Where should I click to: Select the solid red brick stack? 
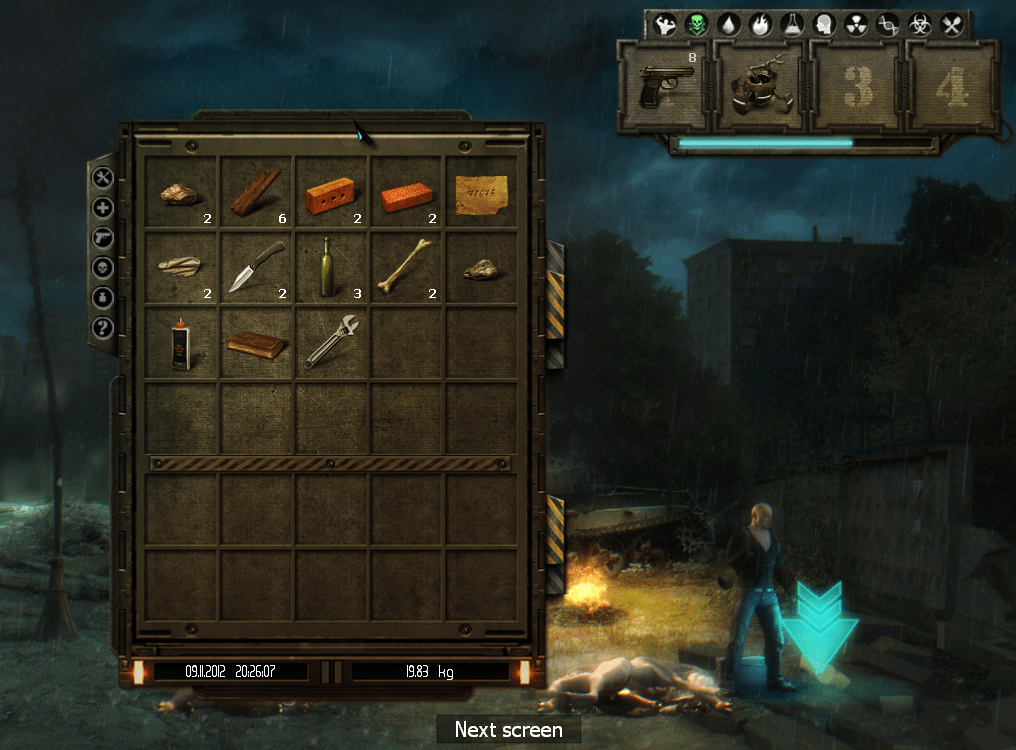pos(407,195)
